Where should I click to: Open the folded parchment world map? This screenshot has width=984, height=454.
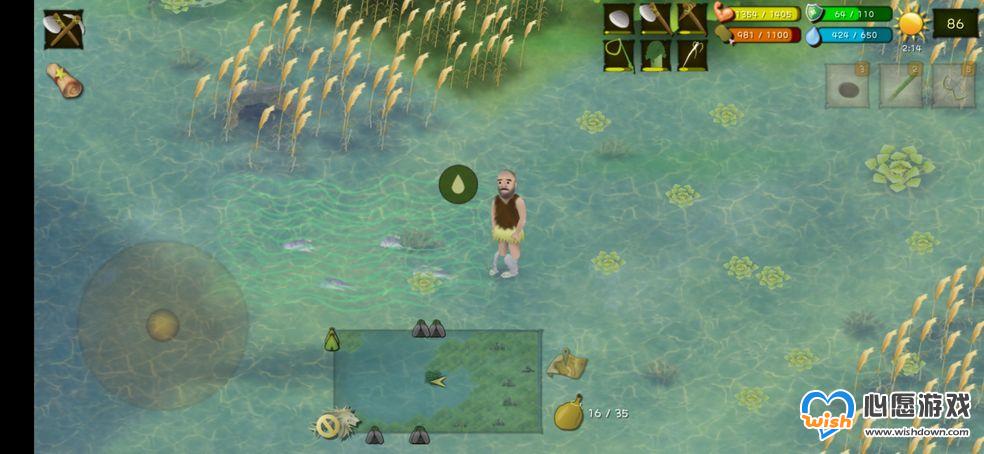(567, 364)
